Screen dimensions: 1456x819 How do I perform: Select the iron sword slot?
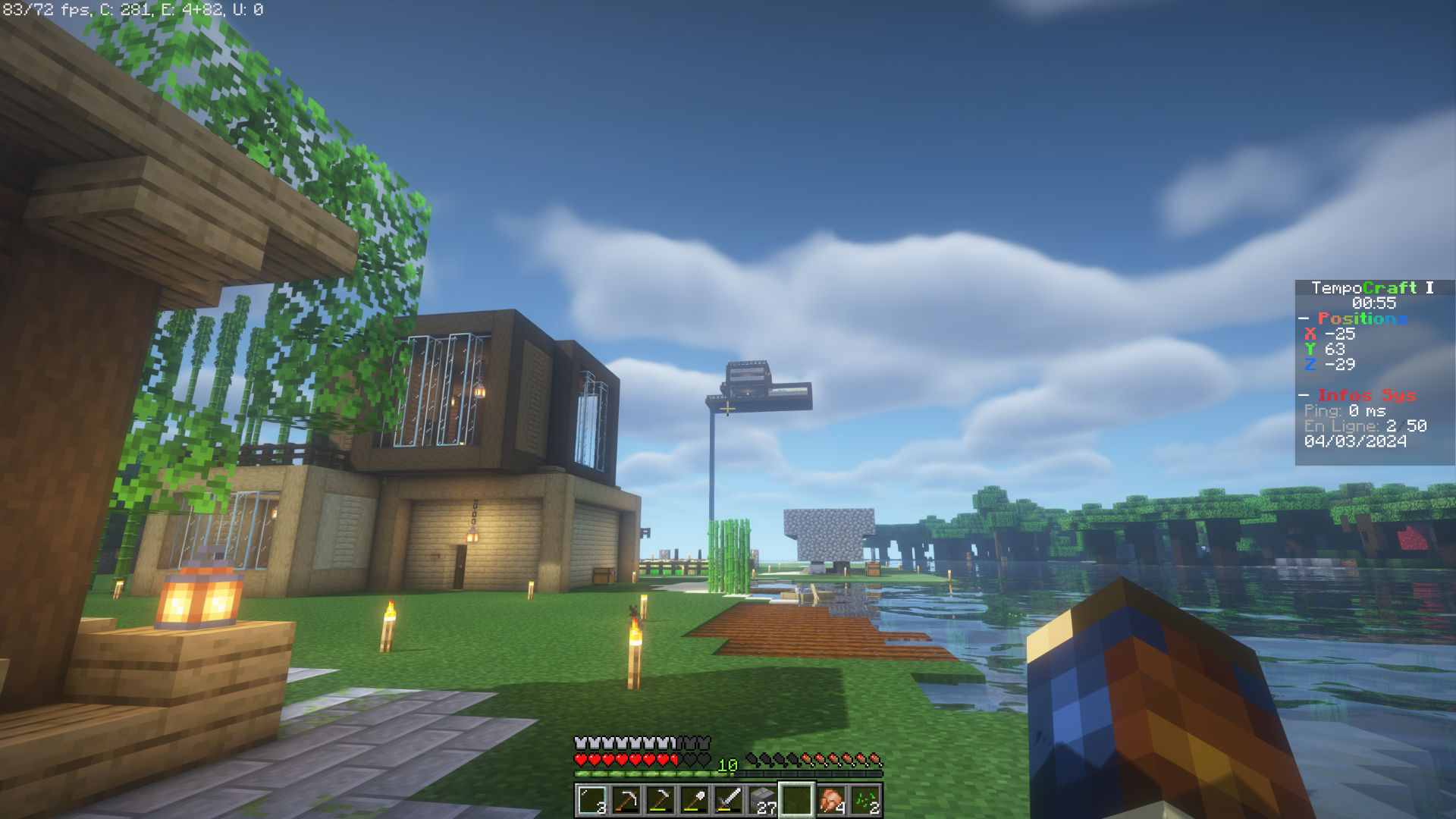[x=729, y=800]
